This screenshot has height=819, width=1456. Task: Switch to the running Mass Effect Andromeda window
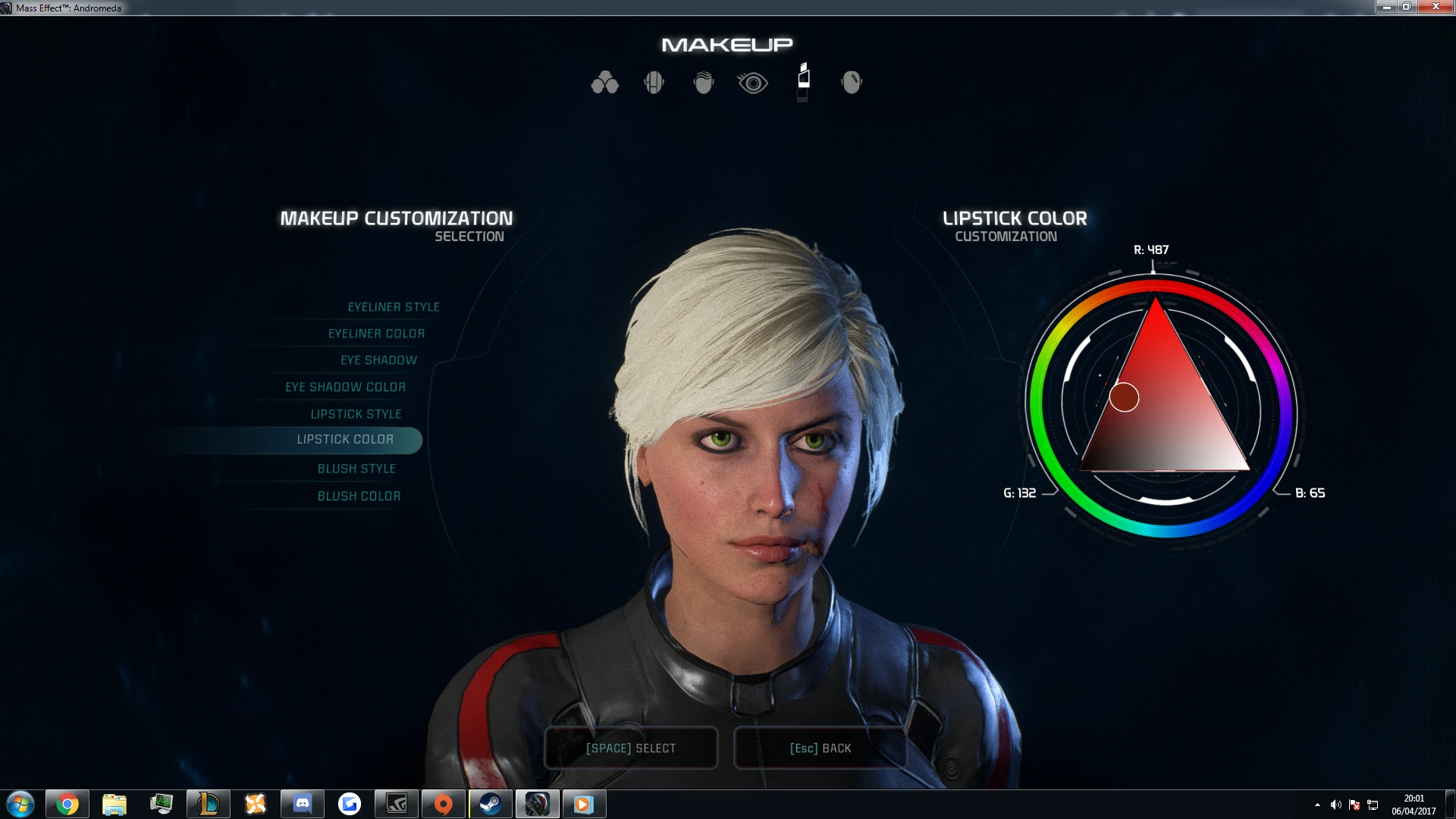tap(538, 803)
